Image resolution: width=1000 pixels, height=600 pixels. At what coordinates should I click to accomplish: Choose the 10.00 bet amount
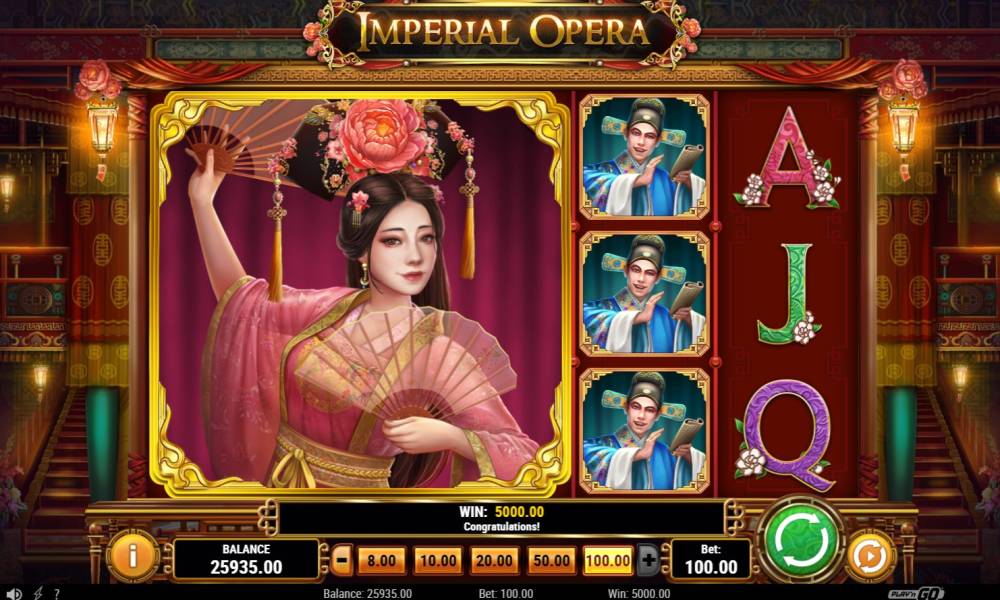click(438, 560)
